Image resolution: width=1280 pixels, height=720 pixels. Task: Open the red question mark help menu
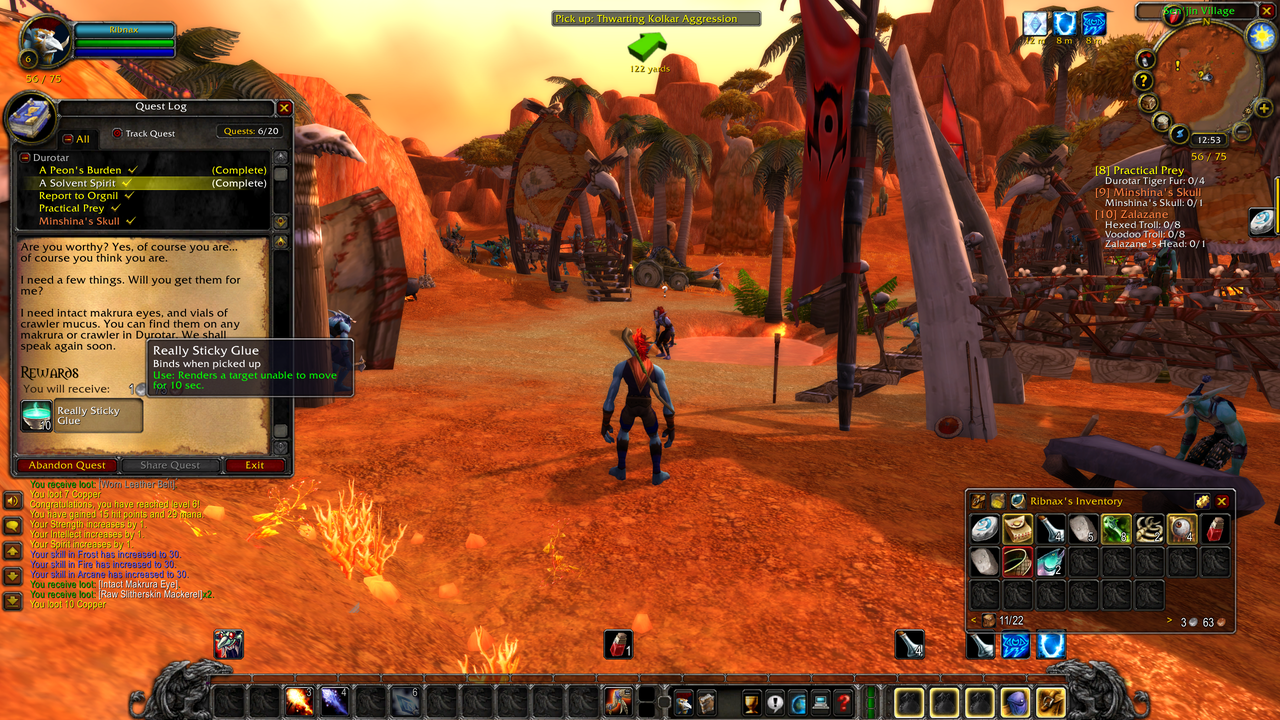843,702
